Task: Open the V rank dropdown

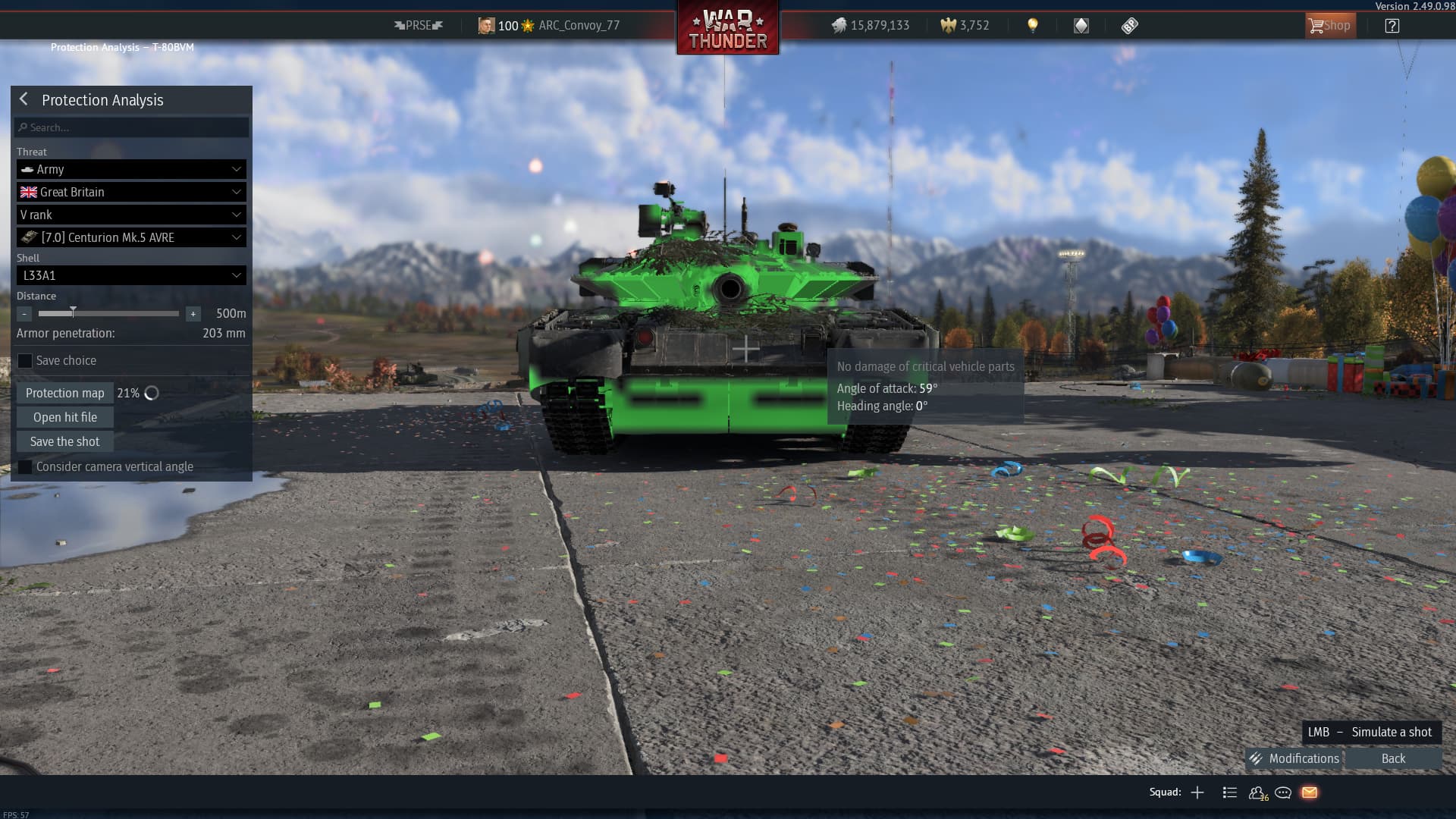Action: pyautogui.click(x=131, y=215)
